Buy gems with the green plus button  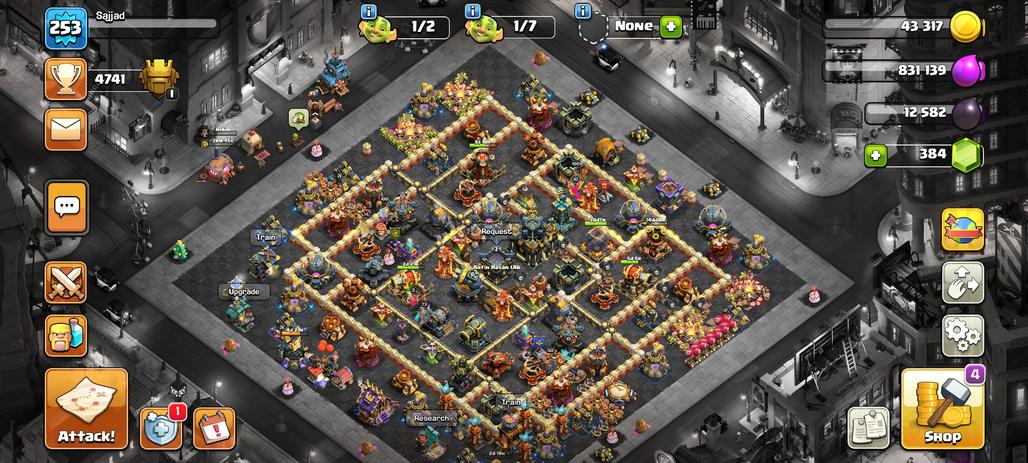[876, 155]
